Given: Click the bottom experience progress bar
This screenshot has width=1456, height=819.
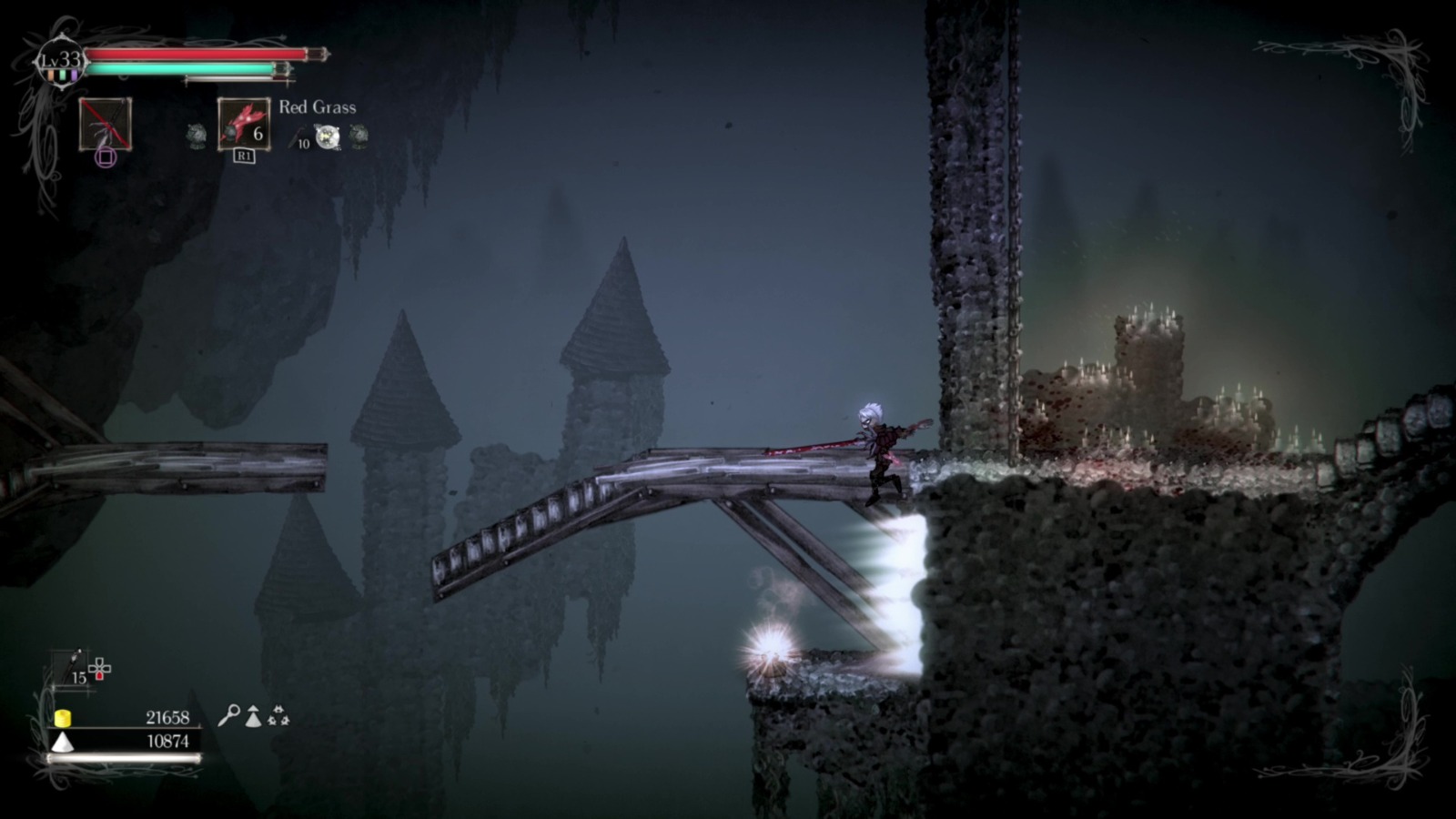Looking at the screenshot, I should (124, 758).
